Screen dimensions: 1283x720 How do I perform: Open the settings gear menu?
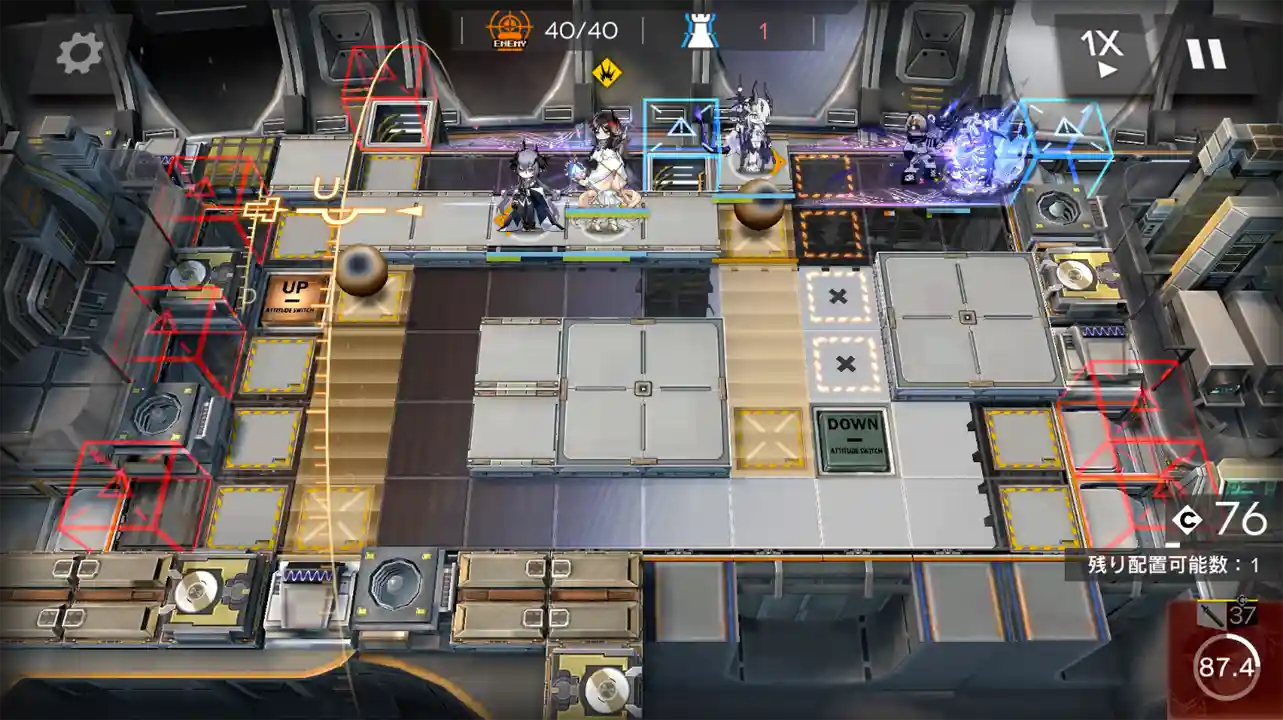point(79,53)
